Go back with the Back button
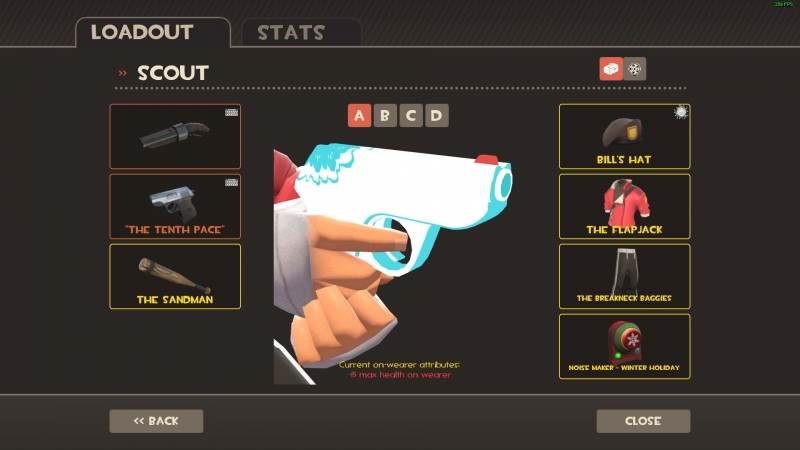This screenshot has width=800, height=450. point(156,421)
